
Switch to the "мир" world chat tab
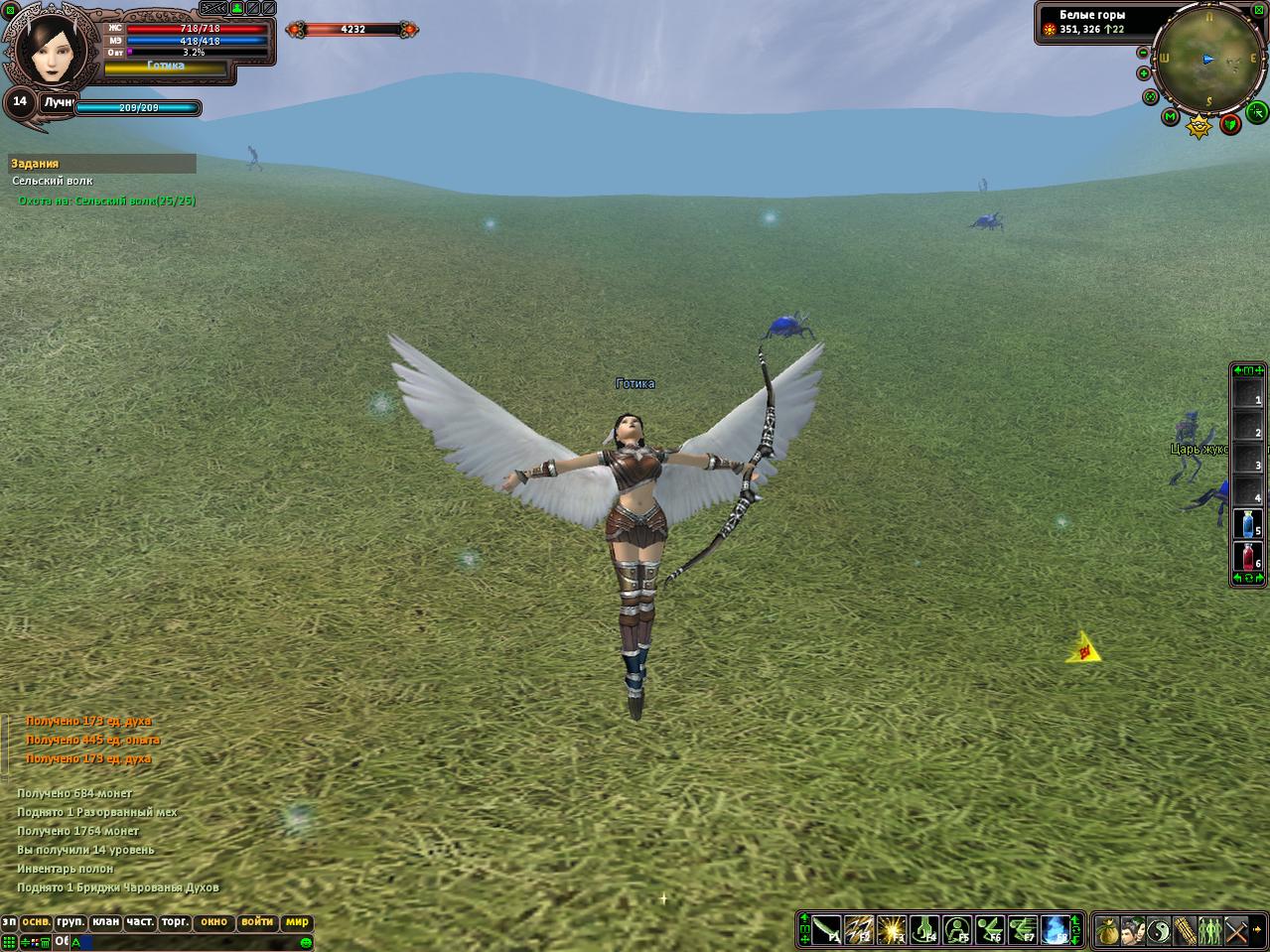coord(297,922)
